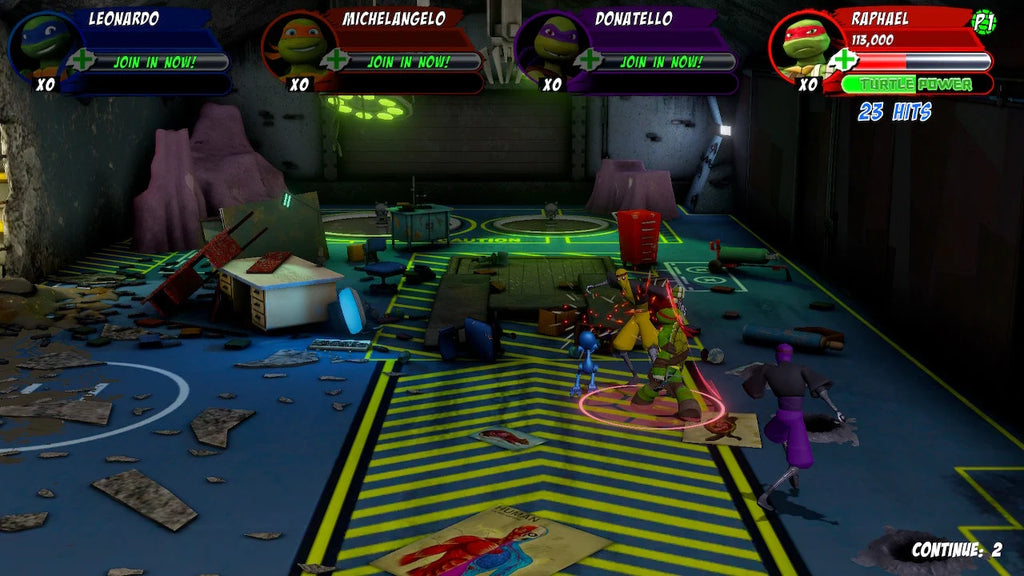Choose Donatello's "Join in now!" banner
The height and width of the screenshot is (576, 1024).
(x=661, y=62)
